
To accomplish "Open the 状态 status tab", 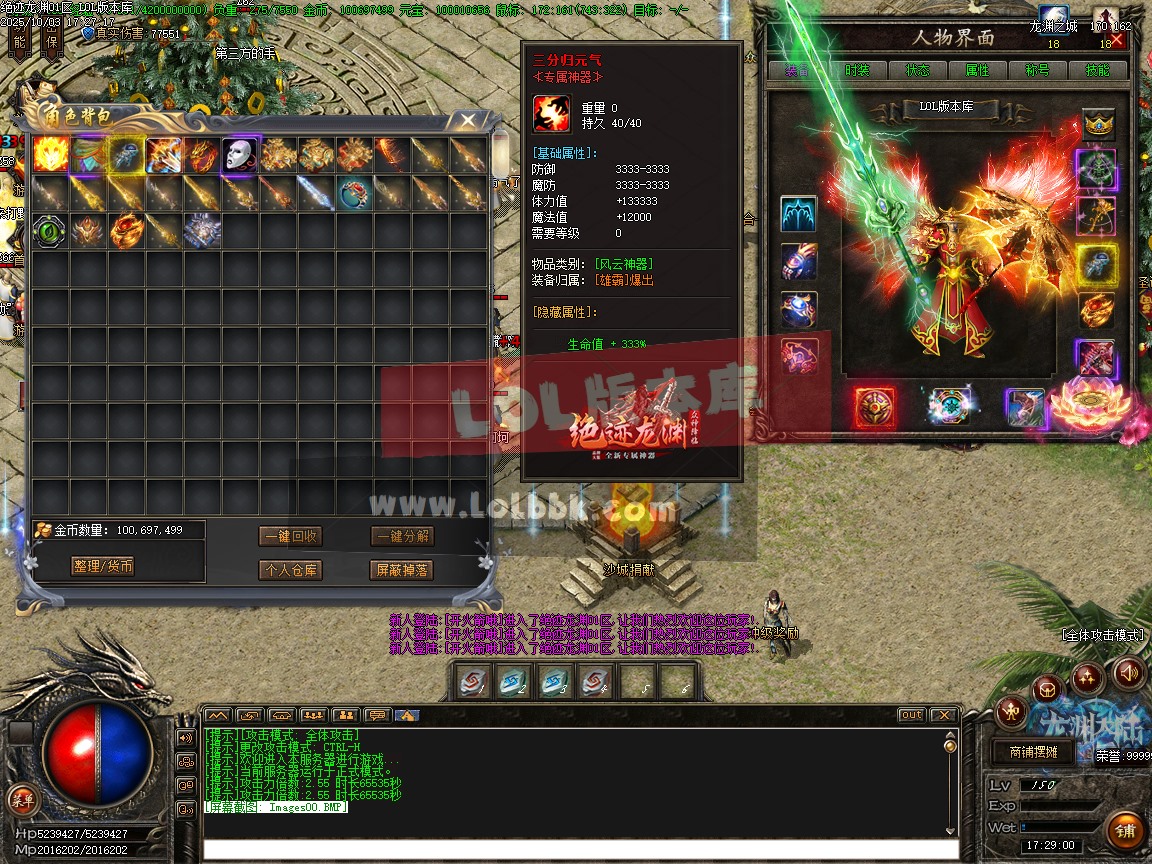I will 917,70.
